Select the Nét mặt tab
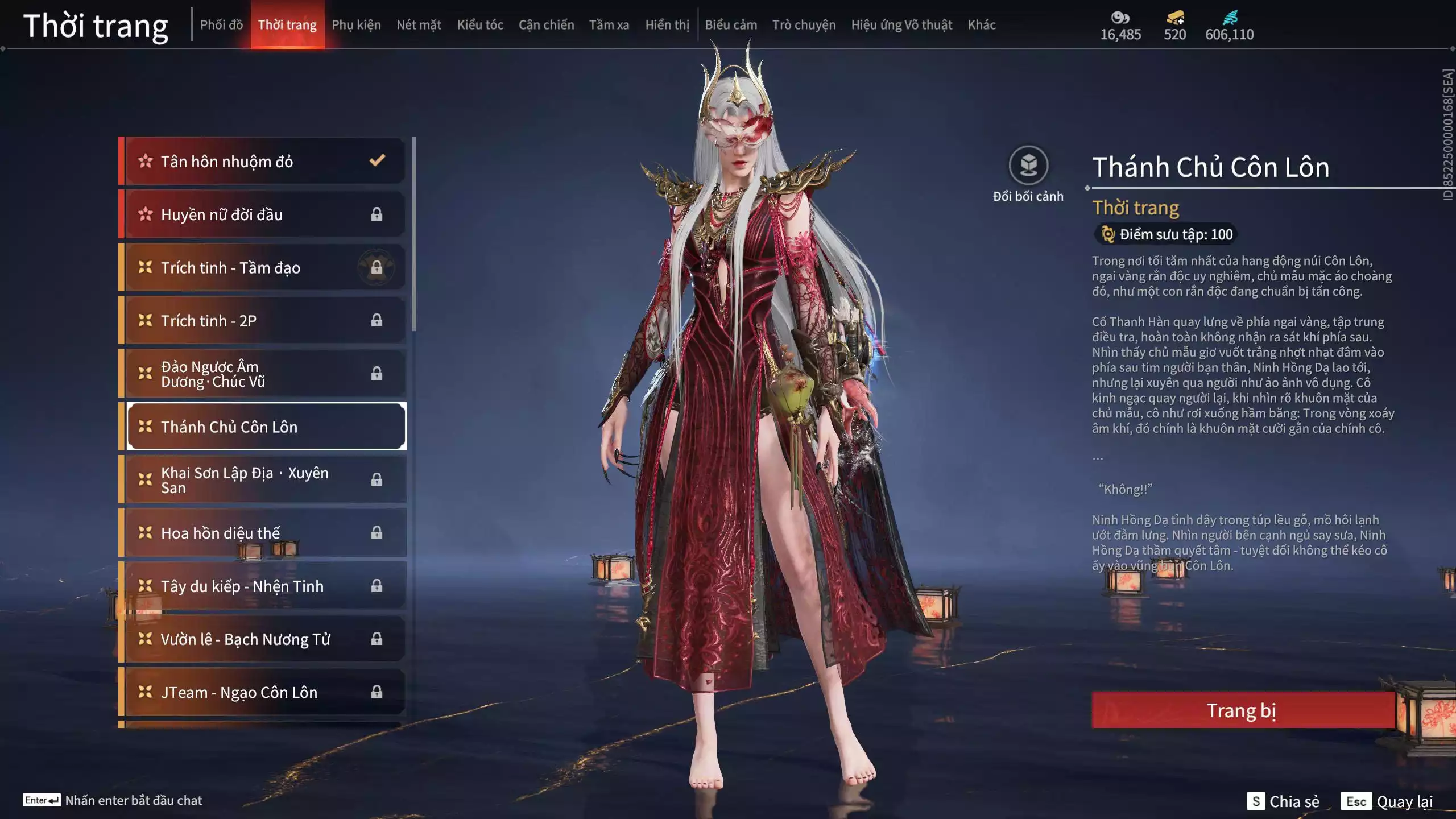The width and height of the screenshot is (1456, 819). (419, 25)
